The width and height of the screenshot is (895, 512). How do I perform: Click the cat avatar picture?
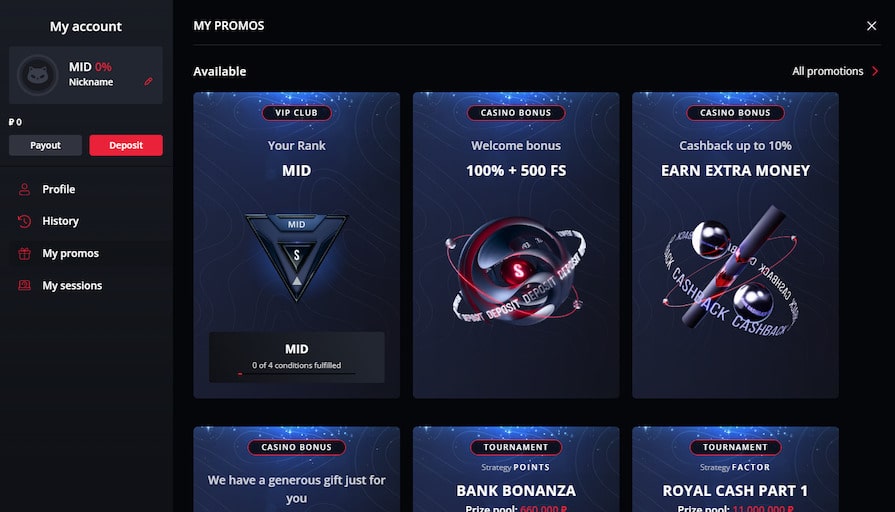[38, 75]
